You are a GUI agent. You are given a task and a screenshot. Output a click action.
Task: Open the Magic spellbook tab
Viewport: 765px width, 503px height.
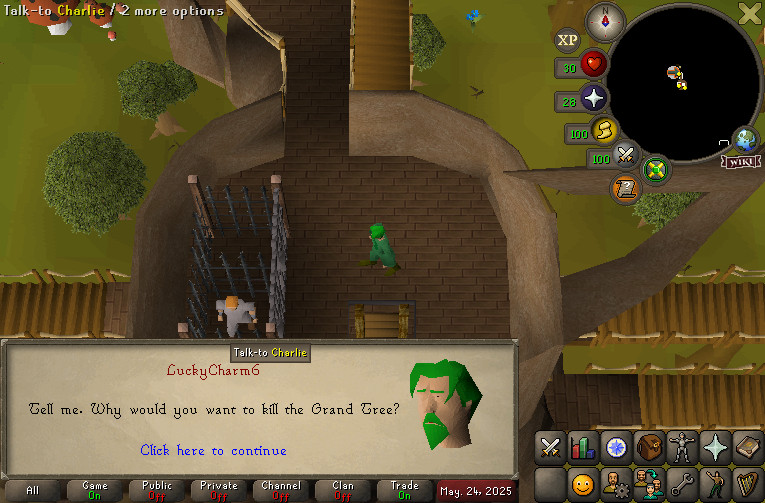coord(747,448)
